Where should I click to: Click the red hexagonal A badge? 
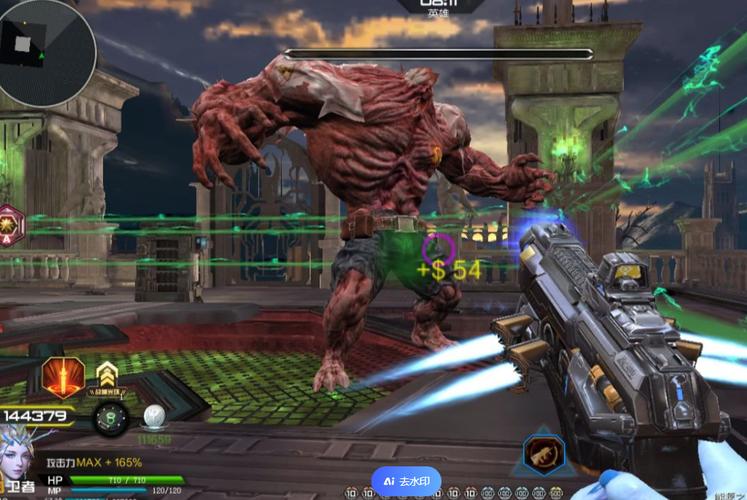(x=9, y=223)
